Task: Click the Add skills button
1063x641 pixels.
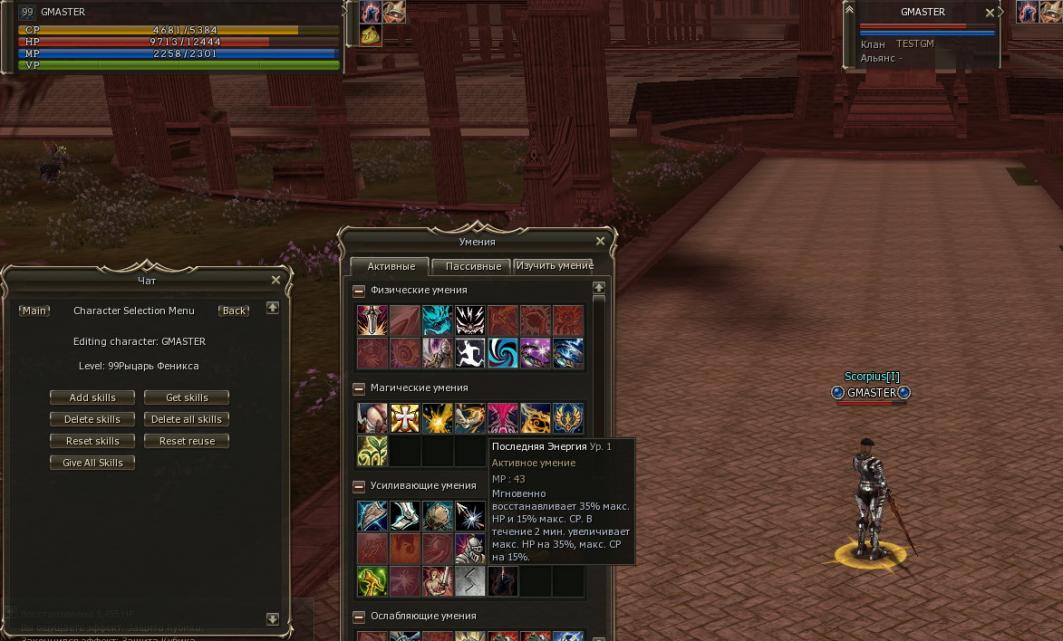Action: [92, 397]
